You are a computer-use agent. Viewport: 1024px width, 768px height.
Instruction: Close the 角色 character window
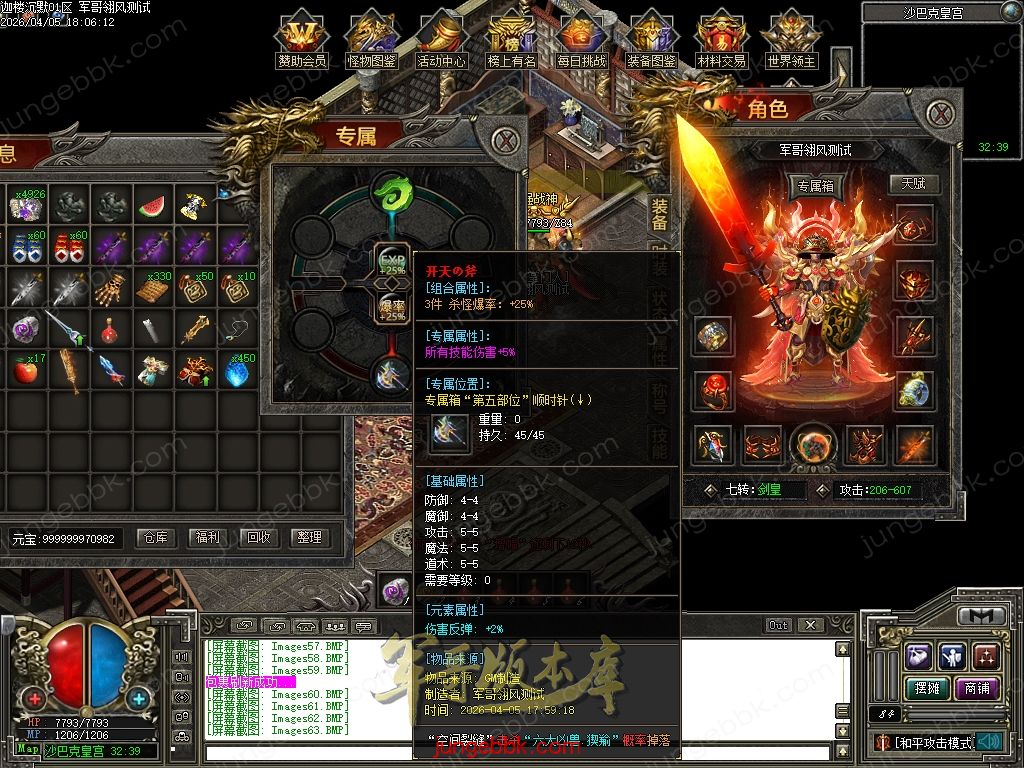click(939, 114)
